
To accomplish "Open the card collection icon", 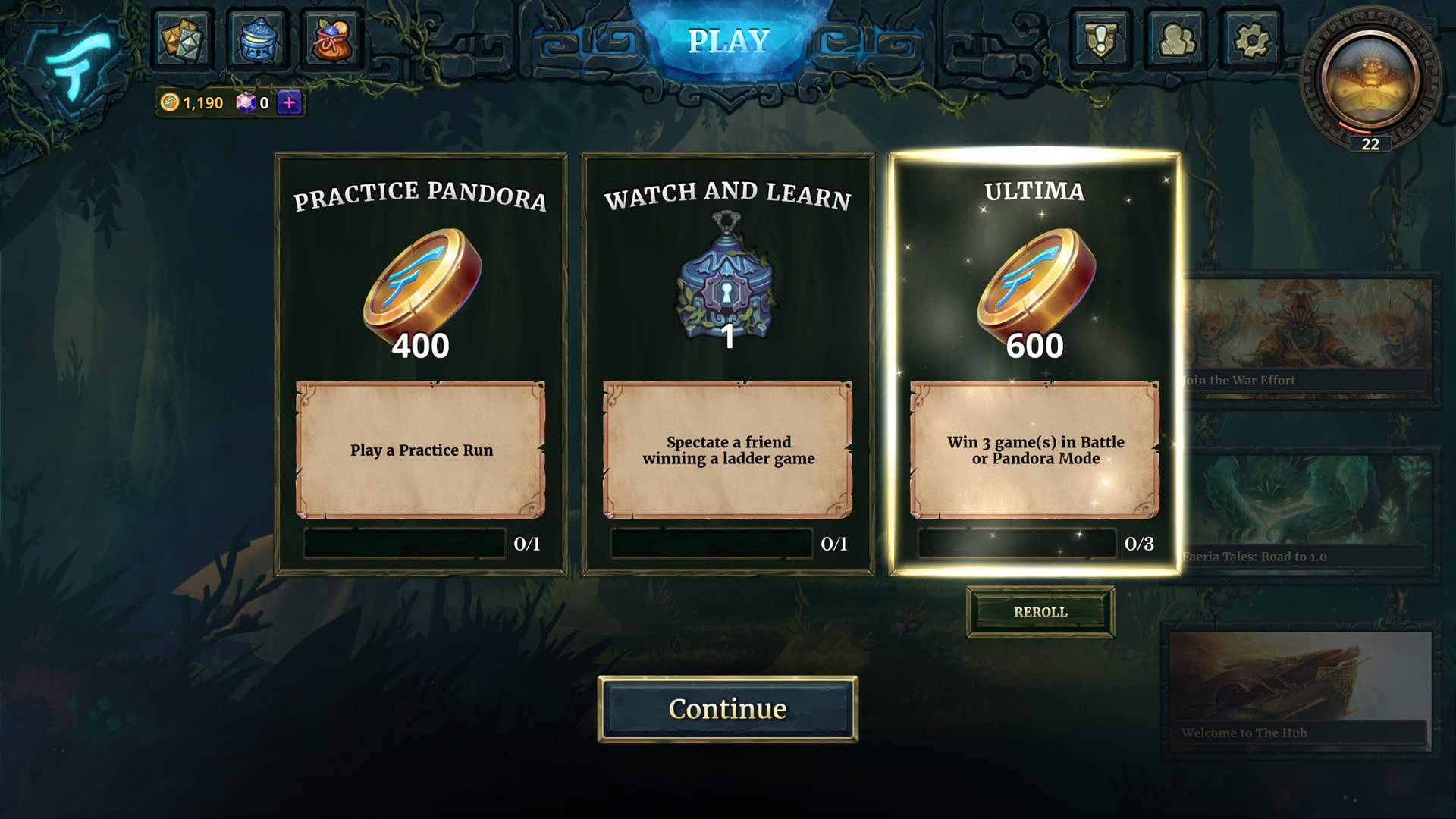I will click(x=183, y=39).
